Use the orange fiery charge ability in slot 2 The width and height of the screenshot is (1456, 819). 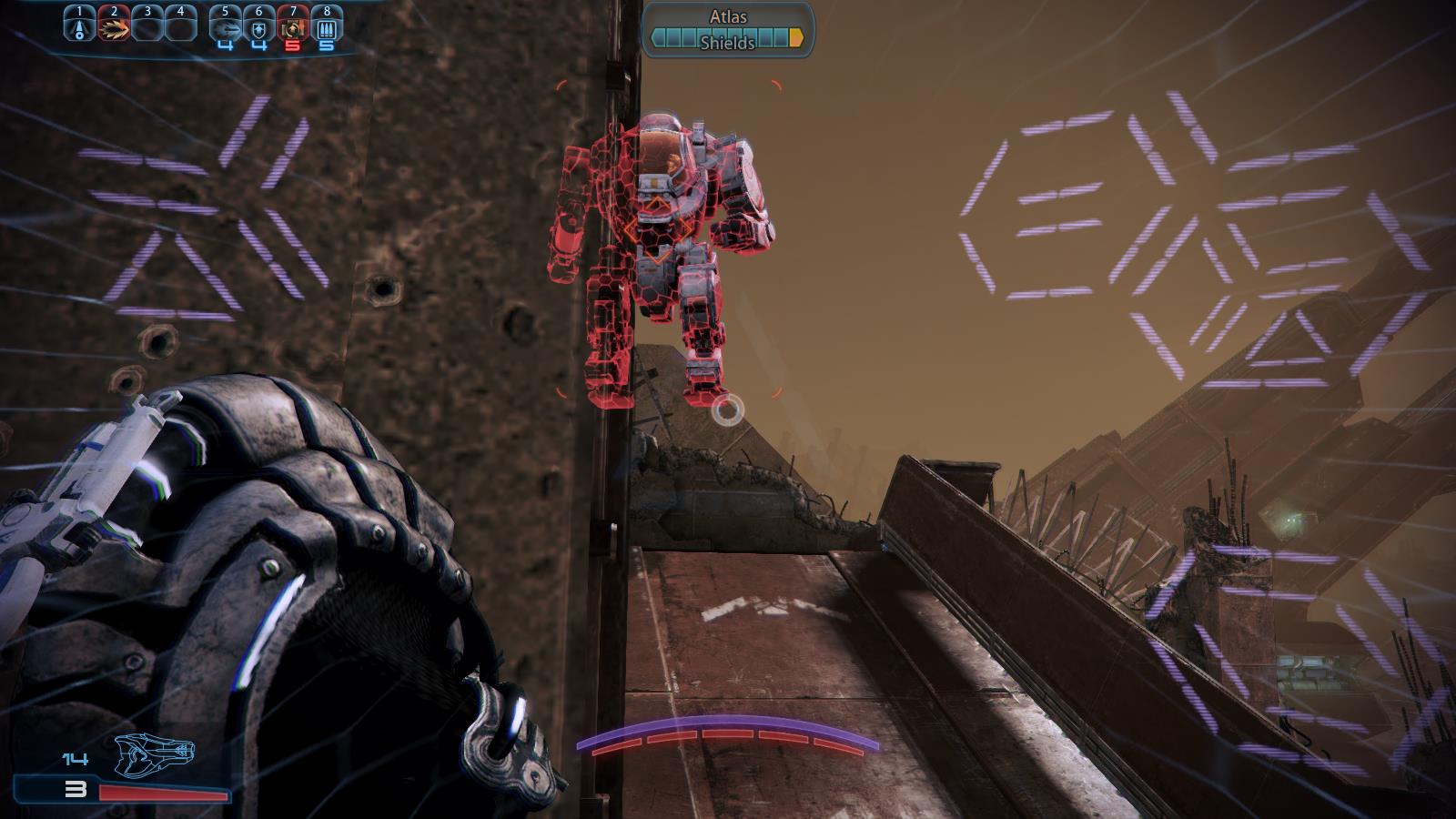(x=114, y=26)
